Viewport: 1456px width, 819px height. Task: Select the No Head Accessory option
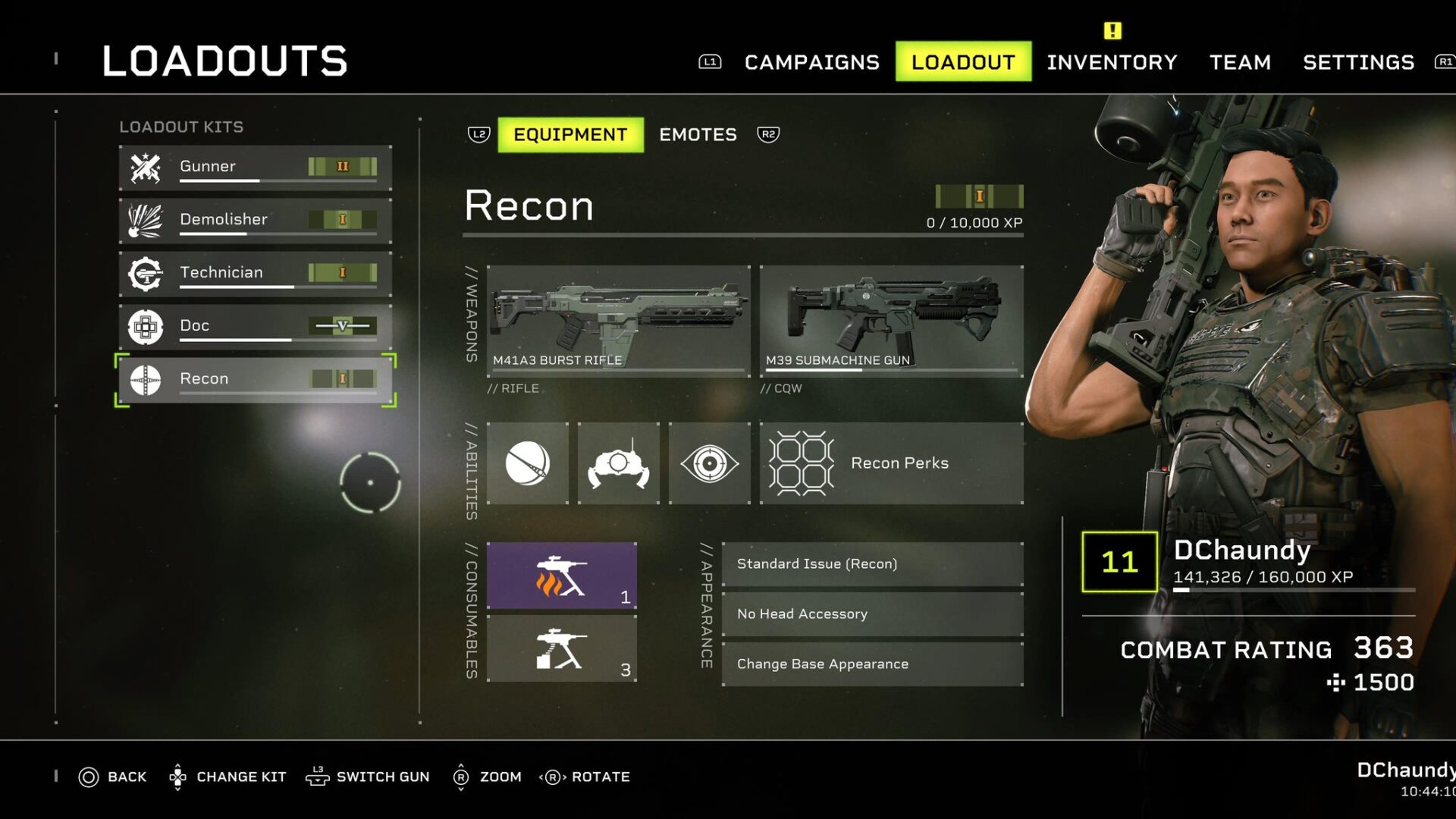872,613
